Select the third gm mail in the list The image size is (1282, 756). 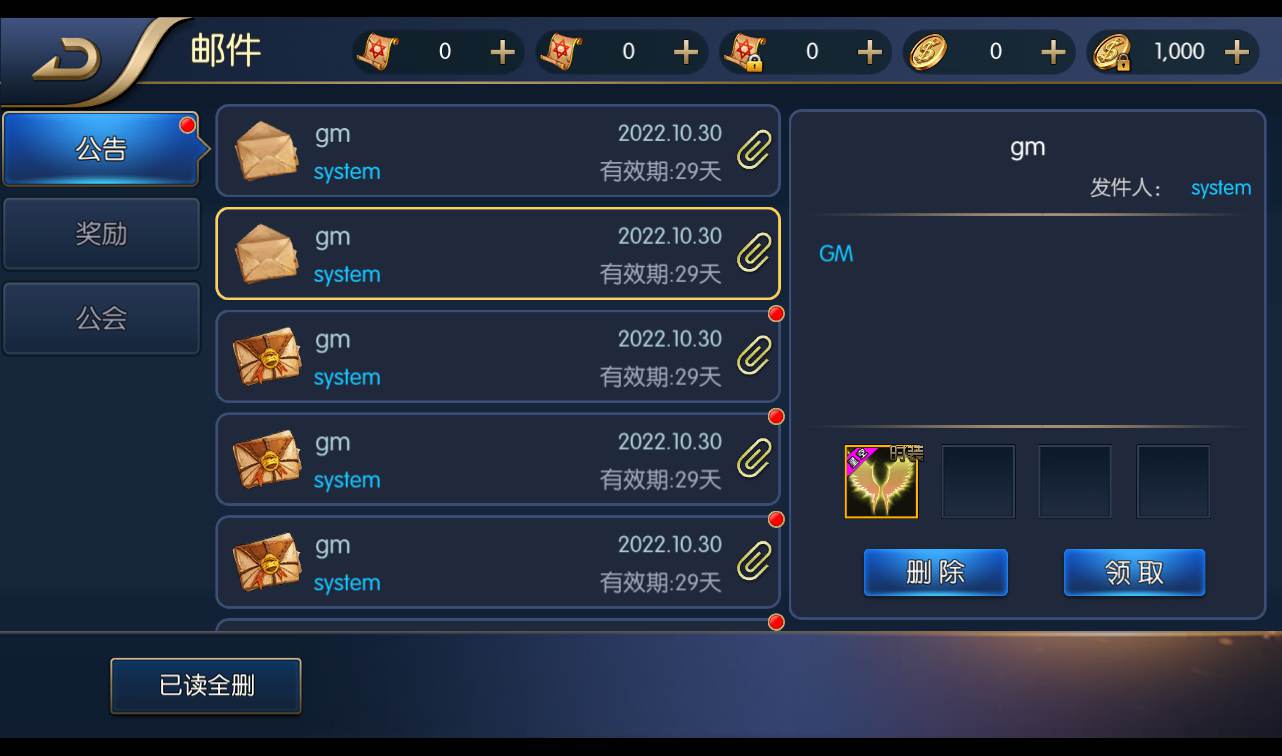[x=498, y=357]
